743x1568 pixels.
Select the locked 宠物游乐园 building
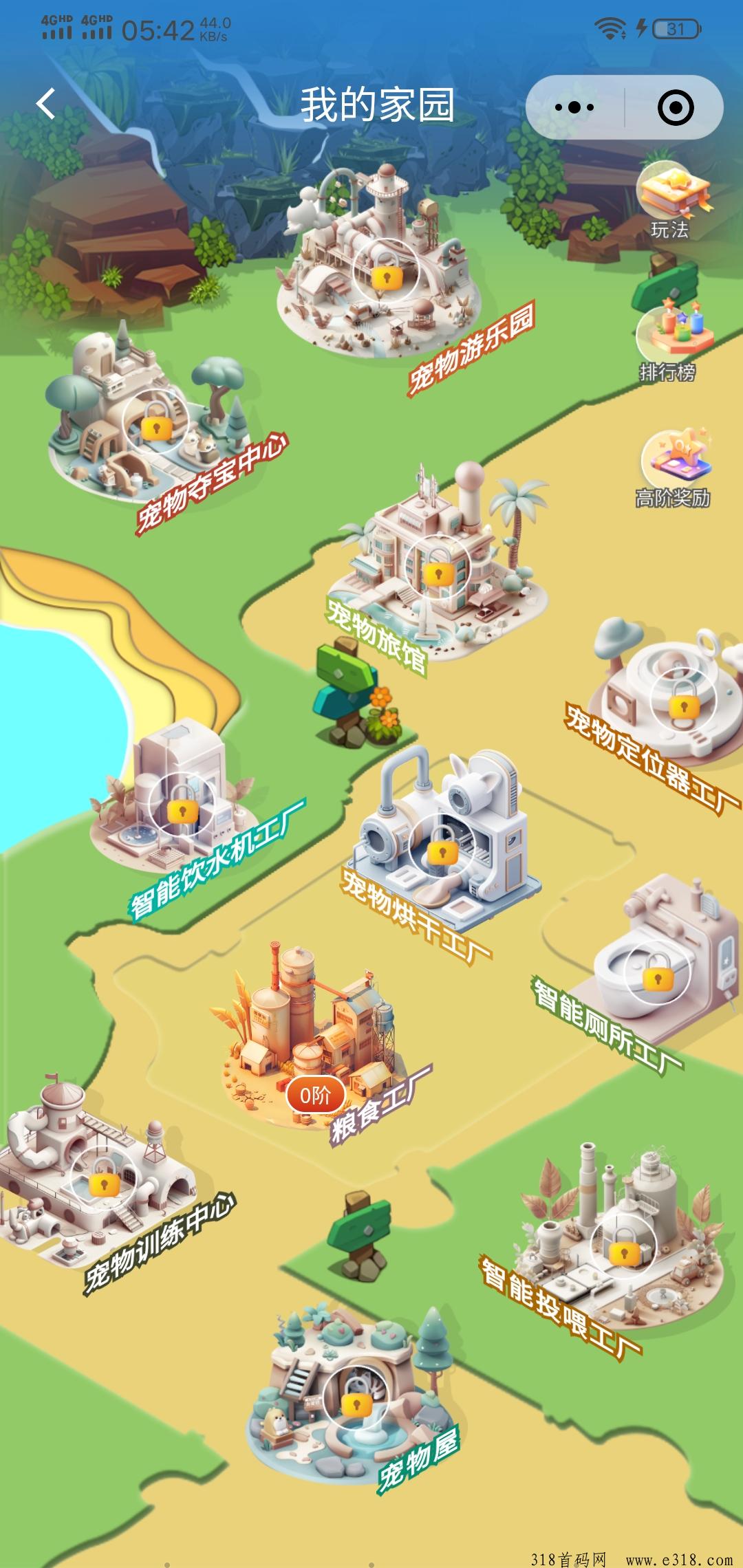[x=386, y=273]
